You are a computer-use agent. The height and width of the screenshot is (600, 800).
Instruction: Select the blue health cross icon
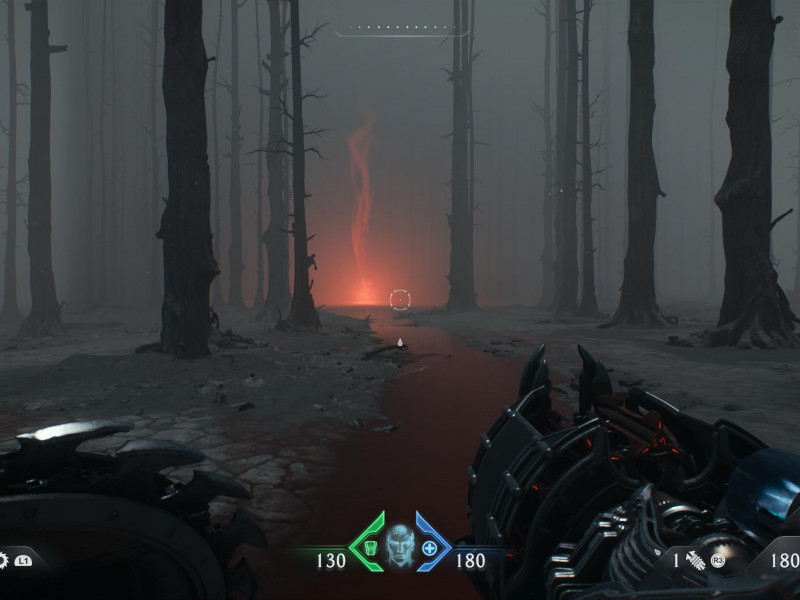tap(430, 547)
